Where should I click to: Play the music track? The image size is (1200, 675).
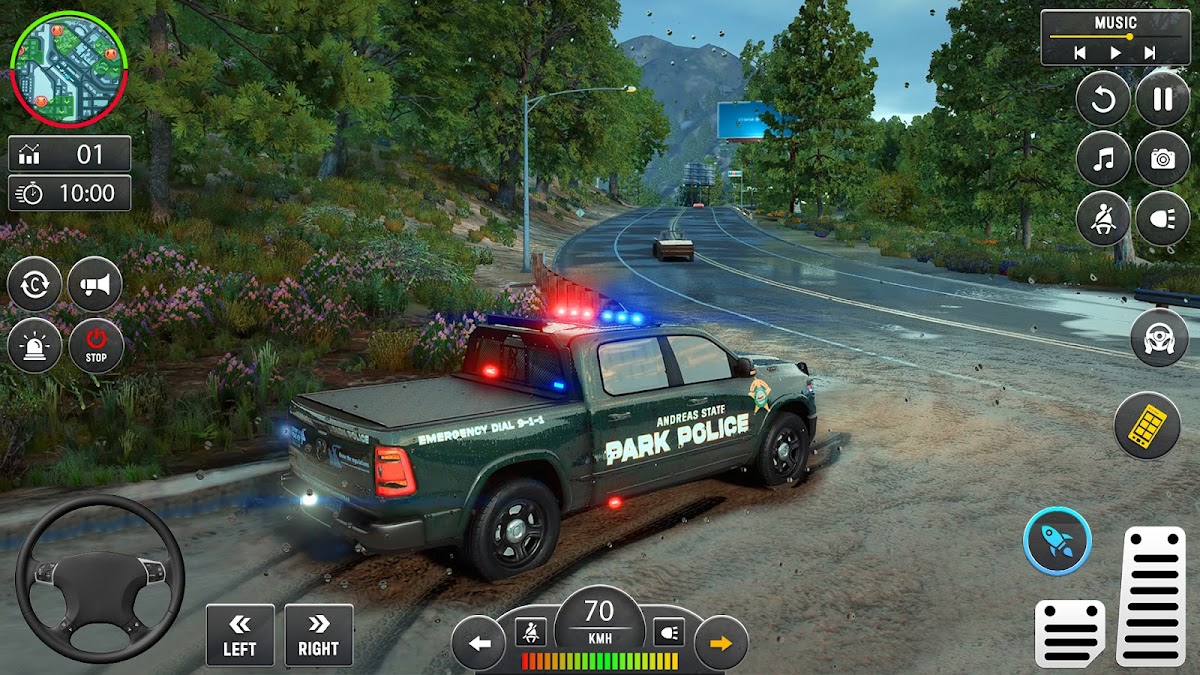pyautogui.click(x=1115, y=52)
